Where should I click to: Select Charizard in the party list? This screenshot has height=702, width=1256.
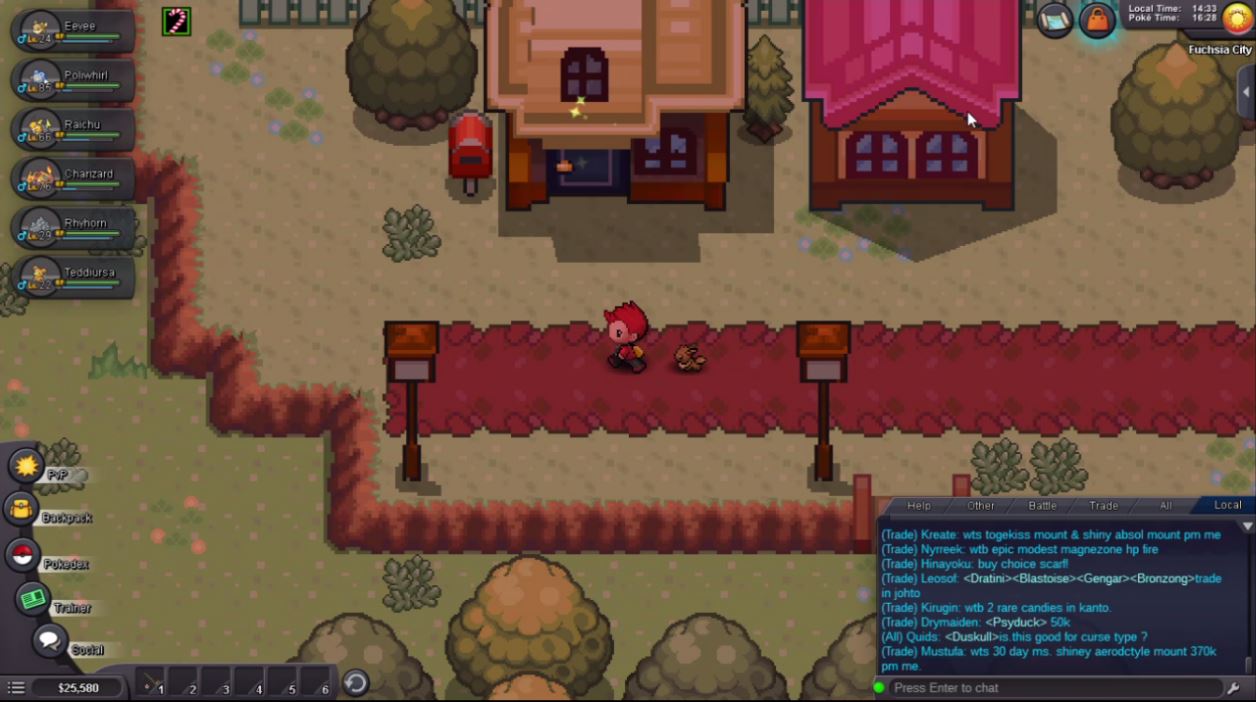click(74, 179)
